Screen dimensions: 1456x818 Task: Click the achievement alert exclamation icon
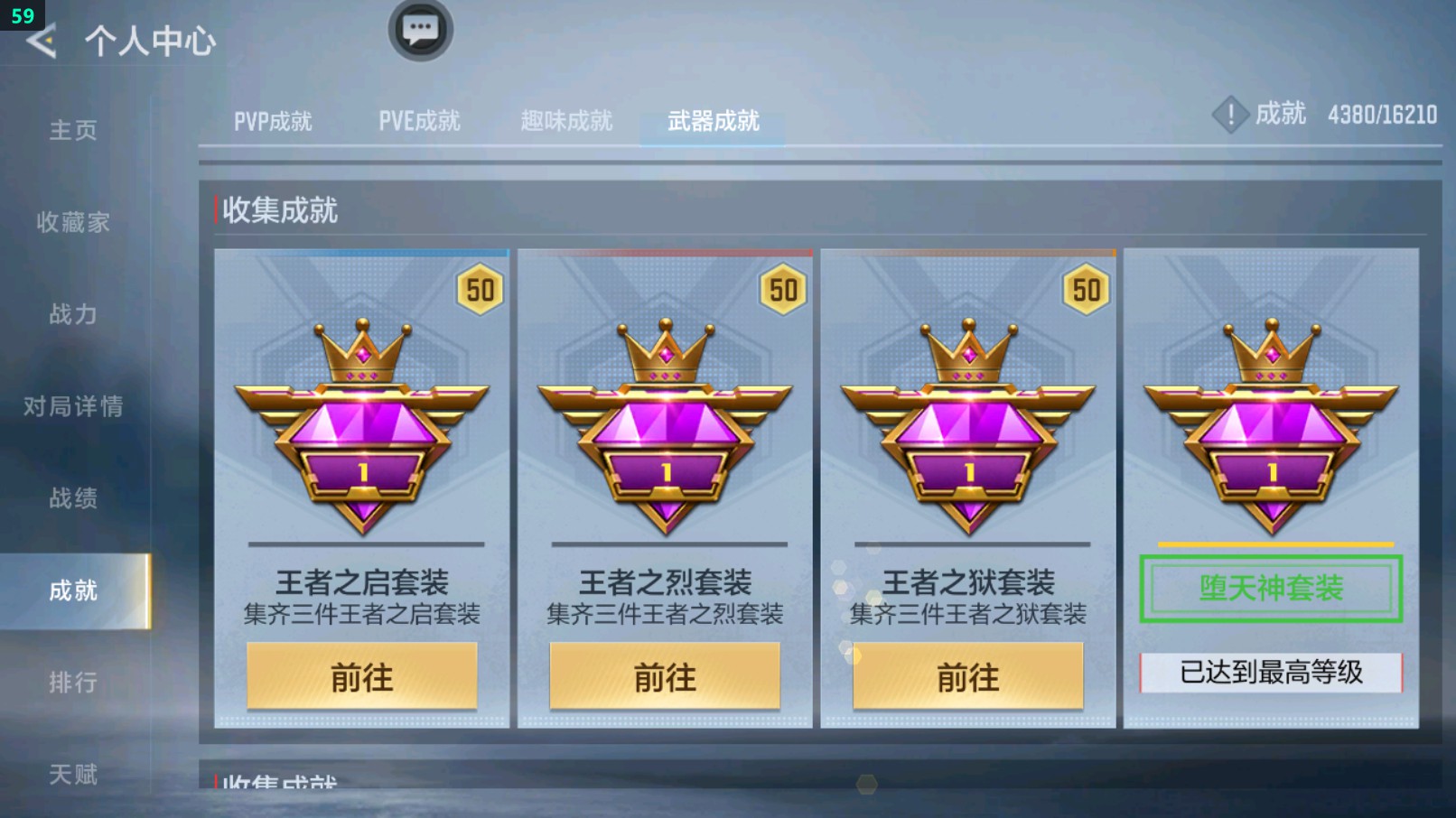point(1230,115)
